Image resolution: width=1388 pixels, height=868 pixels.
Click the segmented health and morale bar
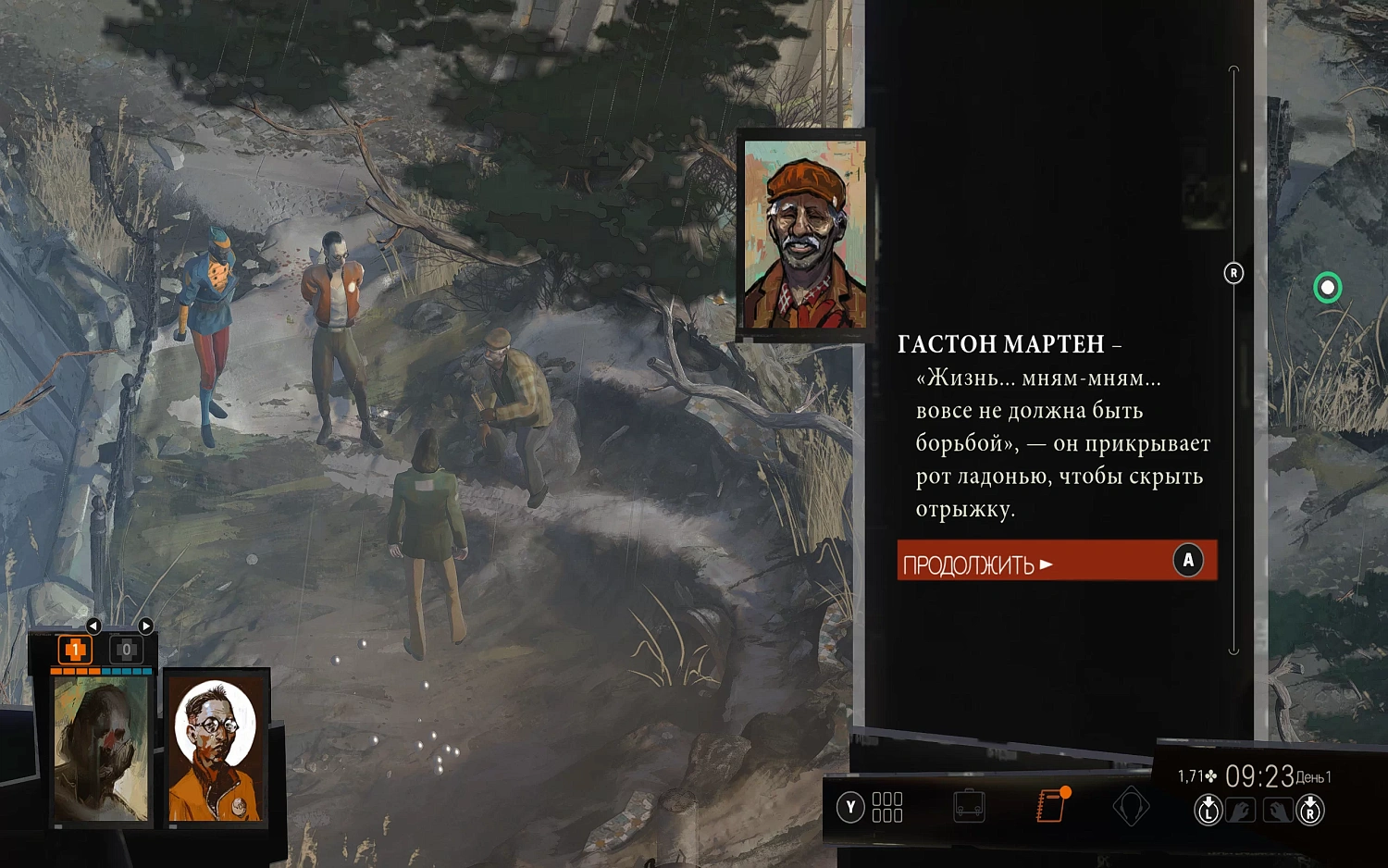[102, 671]
